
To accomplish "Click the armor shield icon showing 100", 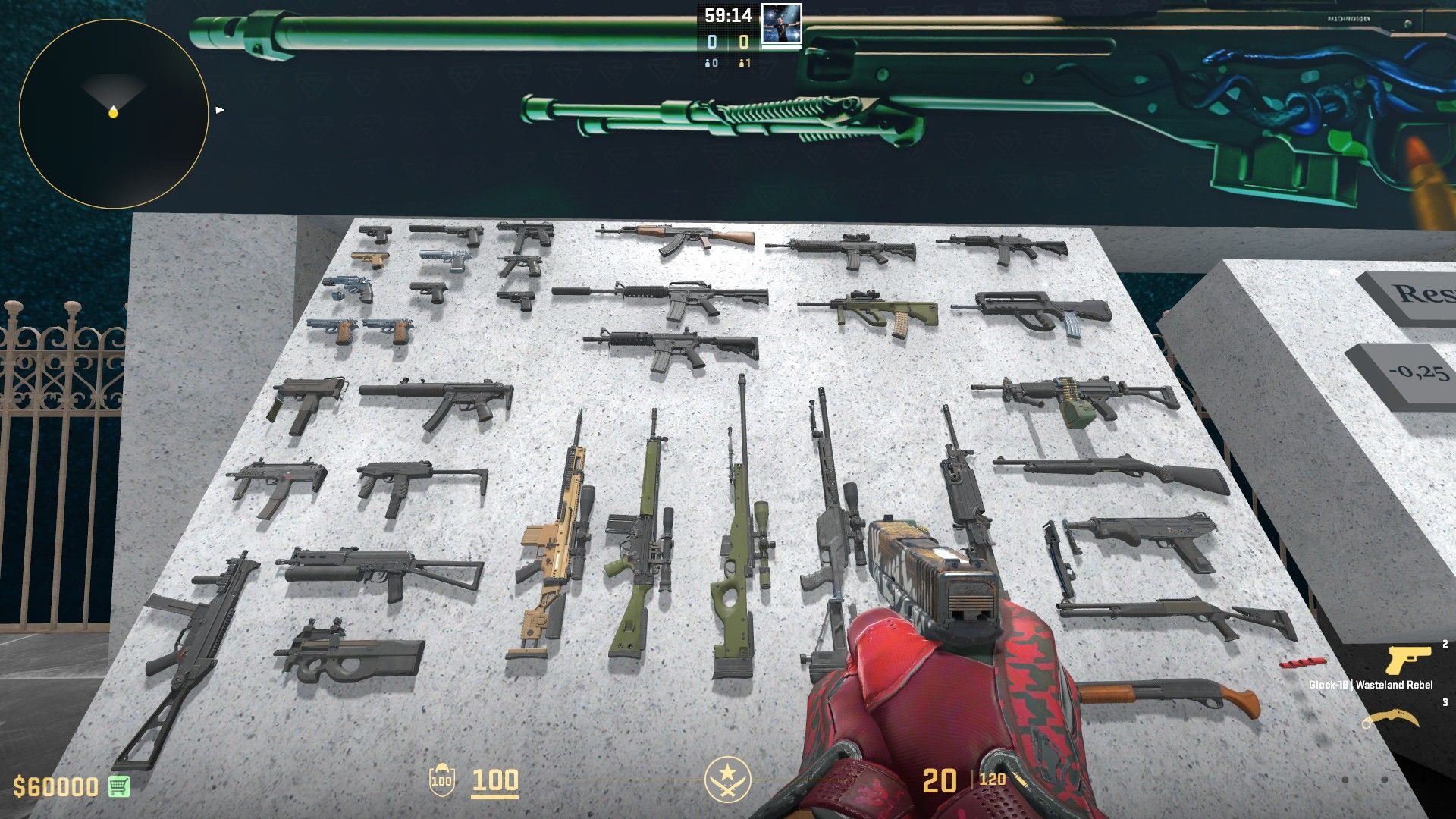I will coord(441,780).
